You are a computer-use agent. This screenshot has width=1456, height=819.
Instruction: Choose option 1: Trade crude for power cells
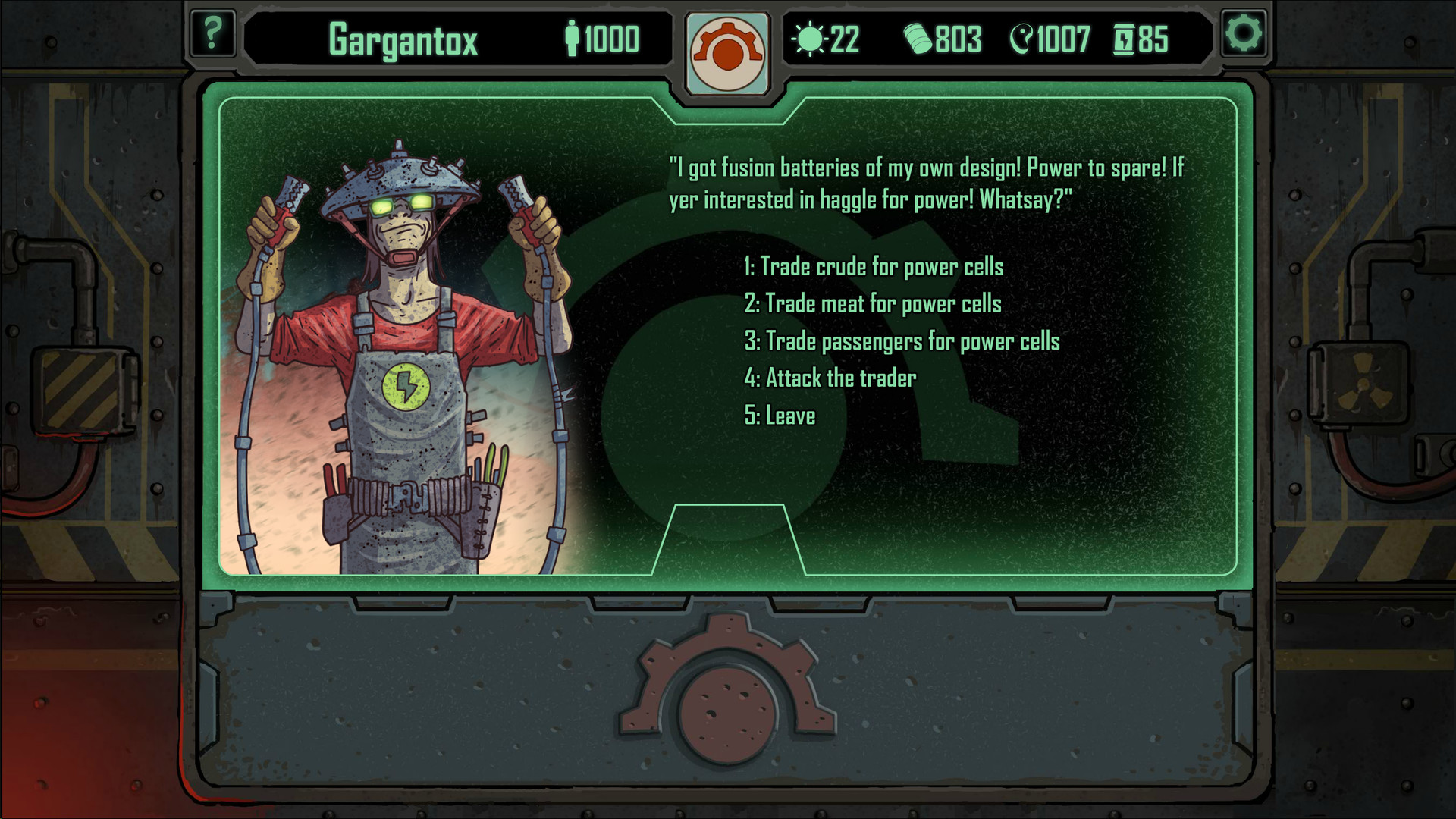click(874, 267)
